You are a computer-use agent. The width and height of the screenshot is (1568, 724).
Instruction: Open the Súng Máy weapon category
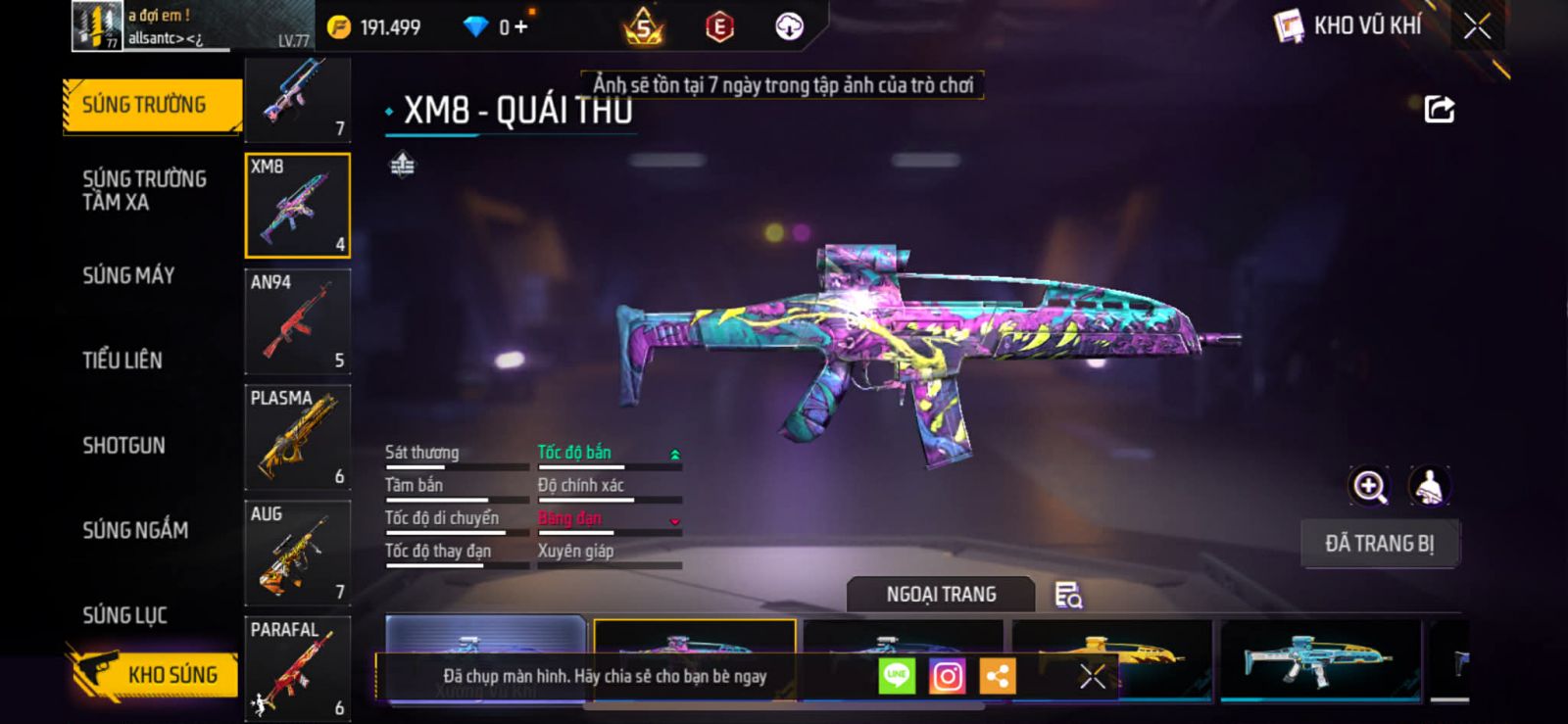(128, 275)
